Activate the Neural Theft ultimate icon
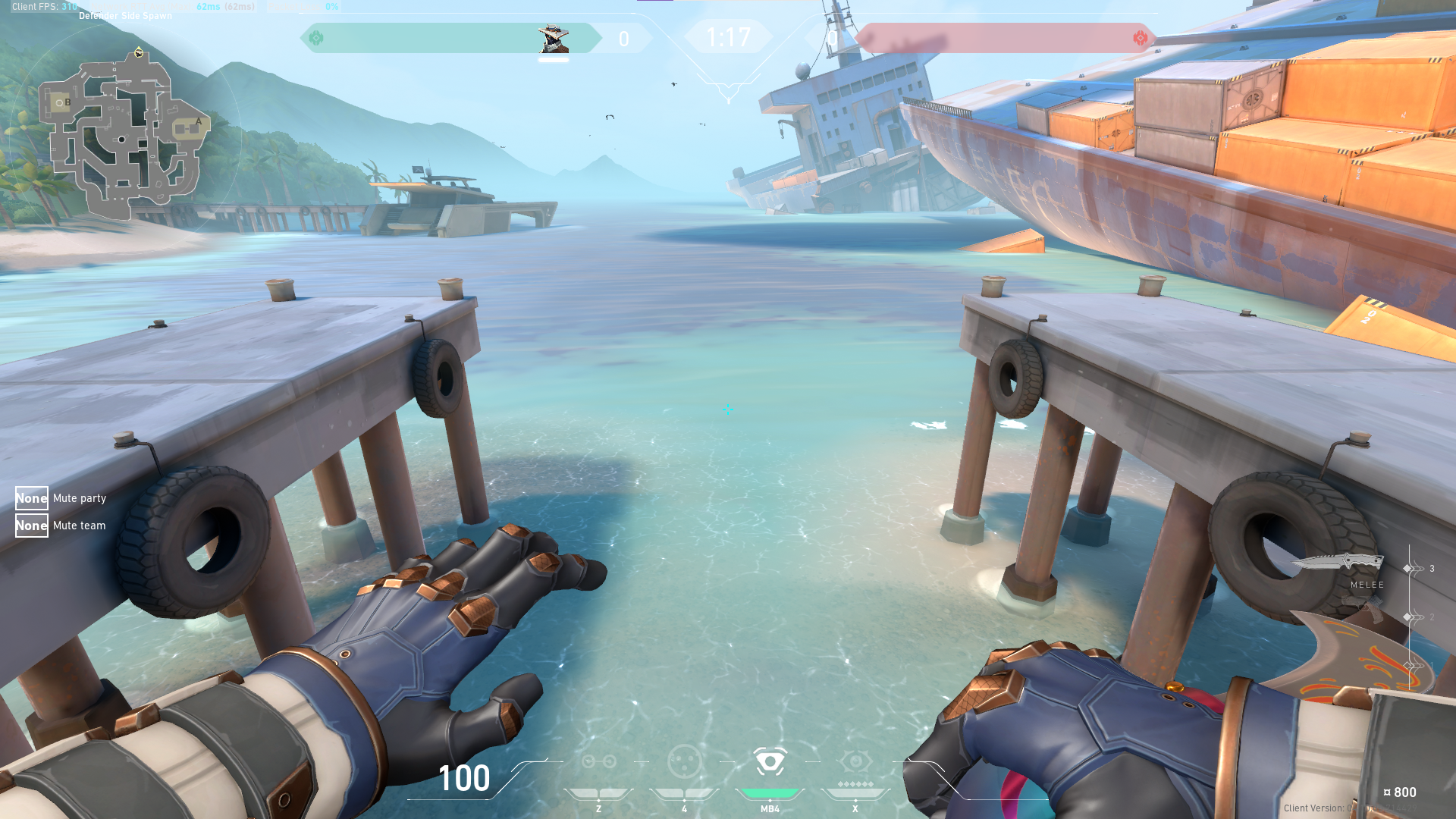This screenshot has width=1456, height=819. (x=855, y=761)
